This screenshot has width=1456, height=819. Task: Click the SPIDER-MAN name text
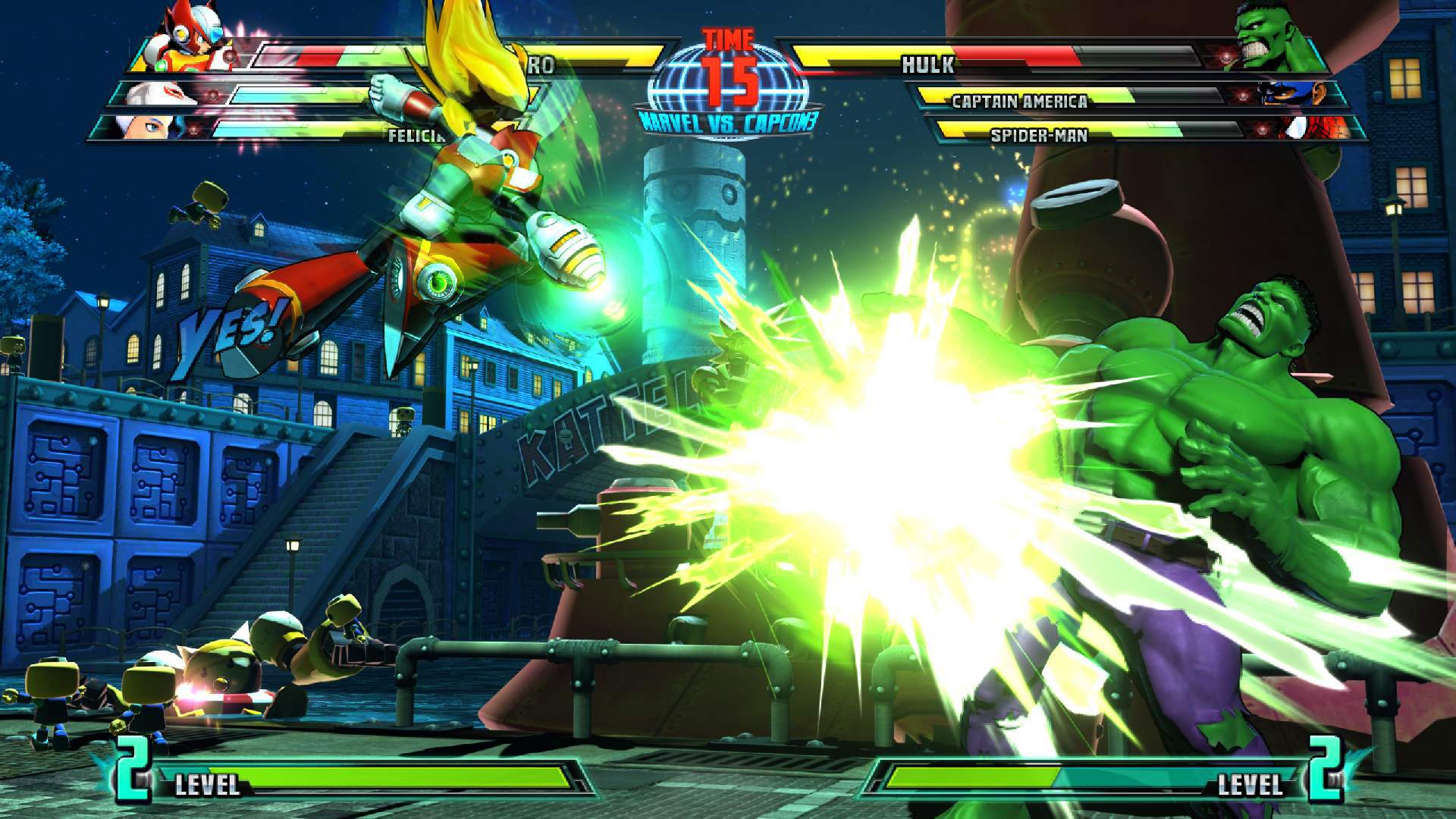1039,136
